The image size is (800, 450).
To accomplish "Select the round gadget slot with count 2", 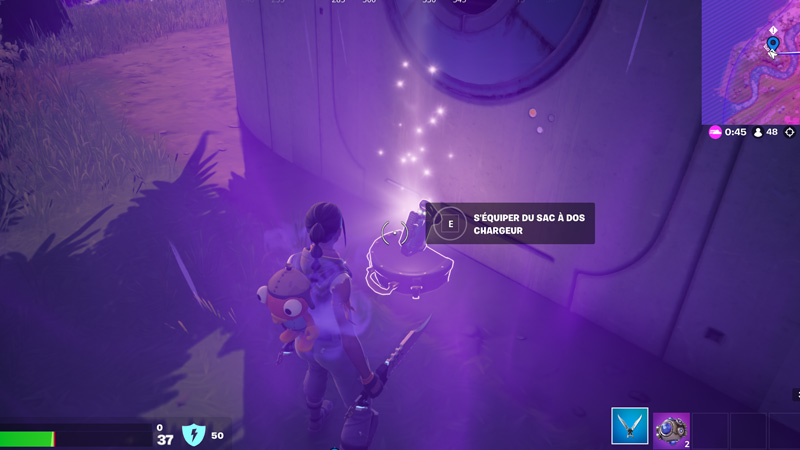I will click(x=672, y=429).
